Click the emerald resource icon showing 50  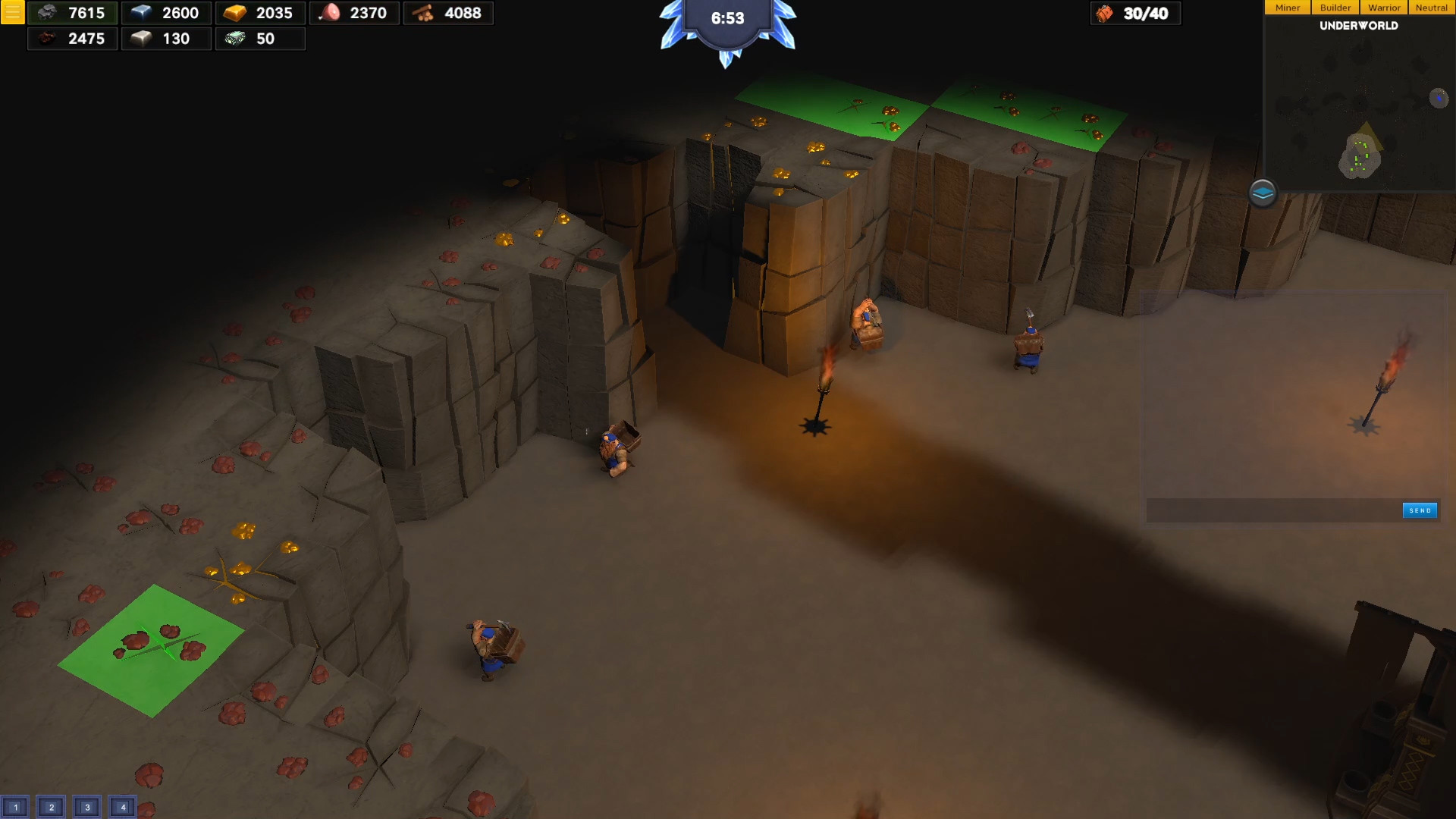coord(237,39)
